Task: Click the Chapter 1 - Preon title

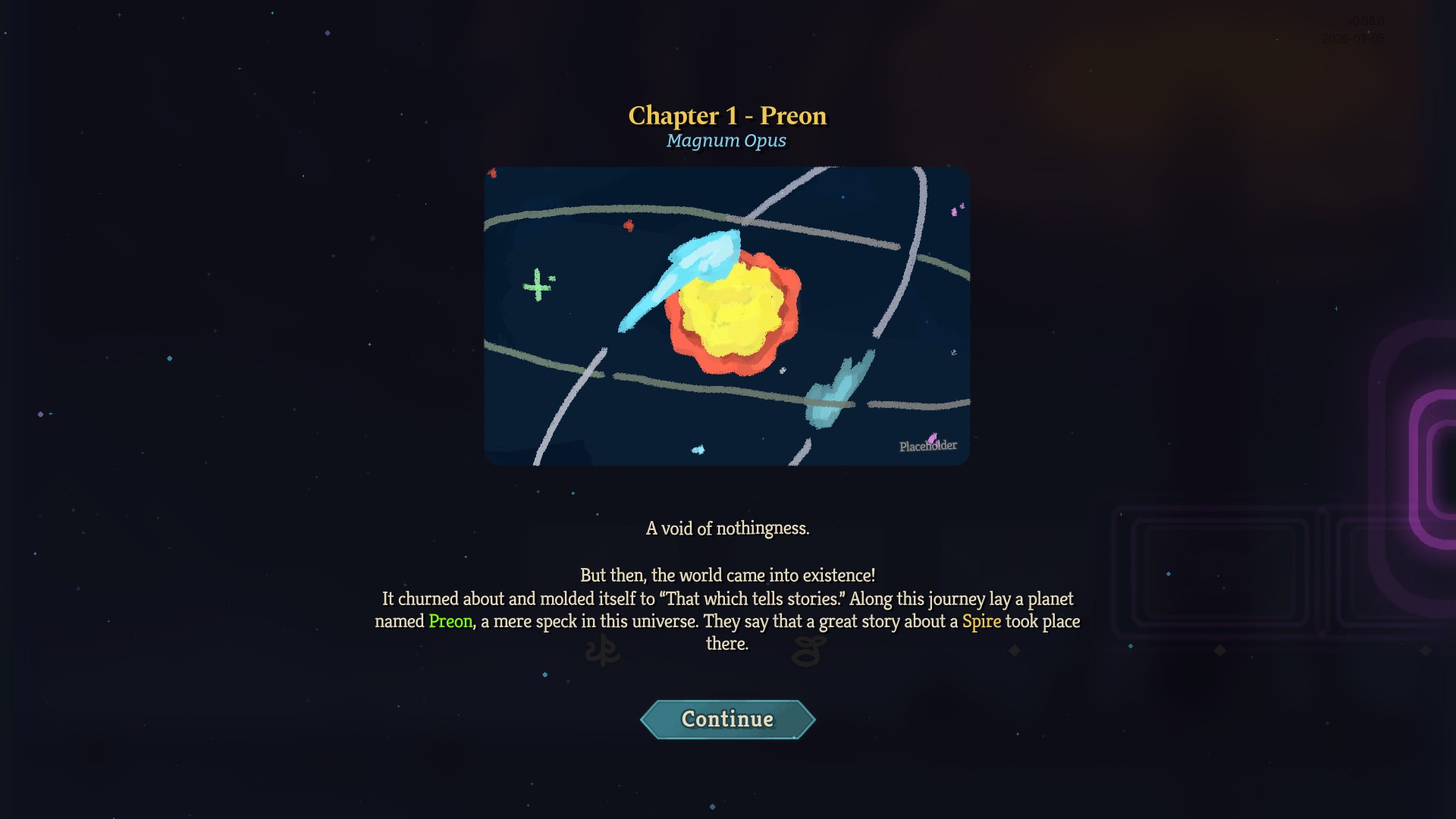Action: click(x=726, y=115)
